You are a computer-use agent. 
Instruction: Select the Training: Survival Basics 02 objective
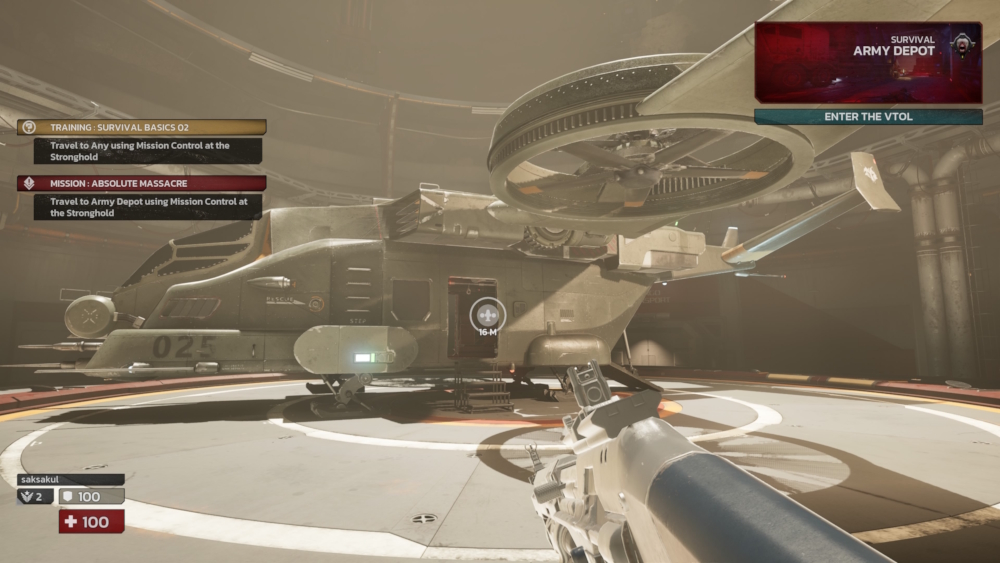point(141,127)
